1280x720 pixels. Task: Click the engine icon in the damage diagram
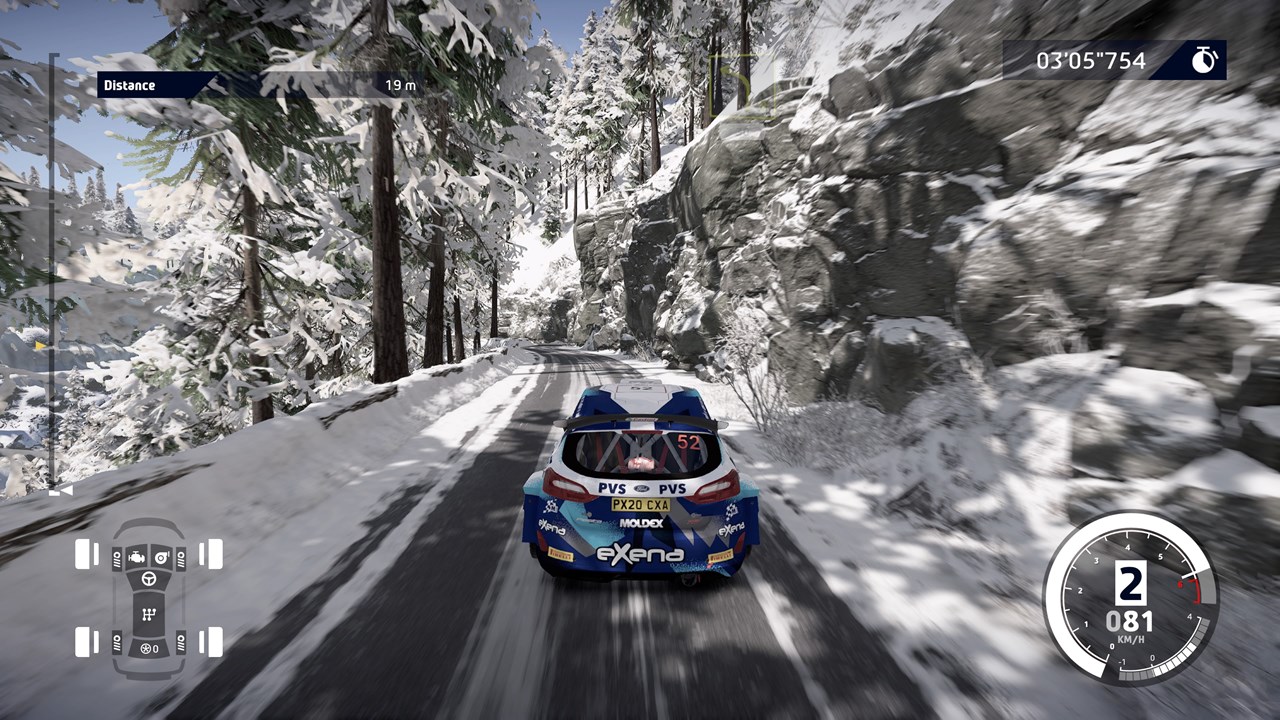click(136, 556)
